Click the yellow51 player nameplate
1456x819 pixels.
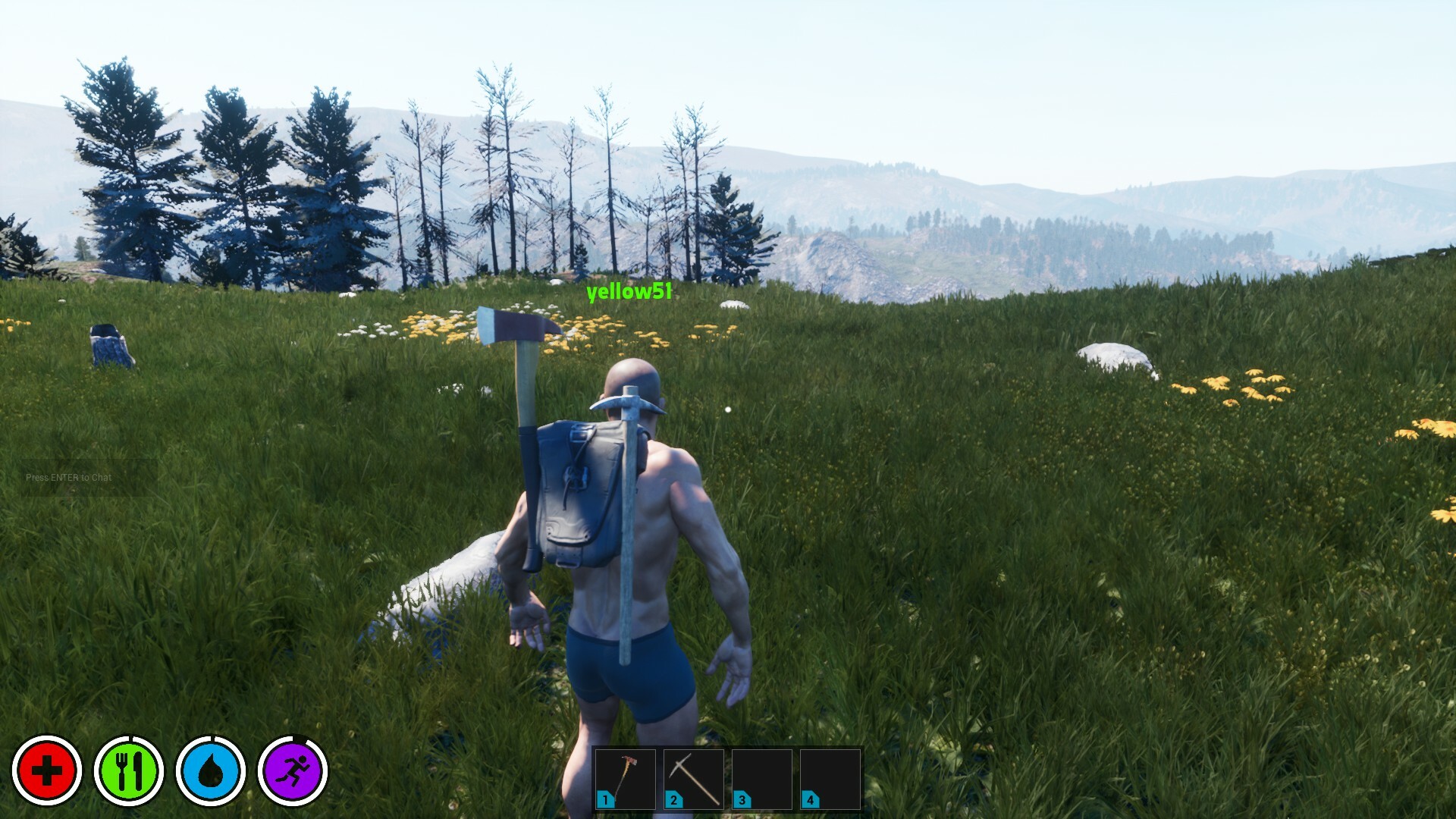tap(628, 294)
